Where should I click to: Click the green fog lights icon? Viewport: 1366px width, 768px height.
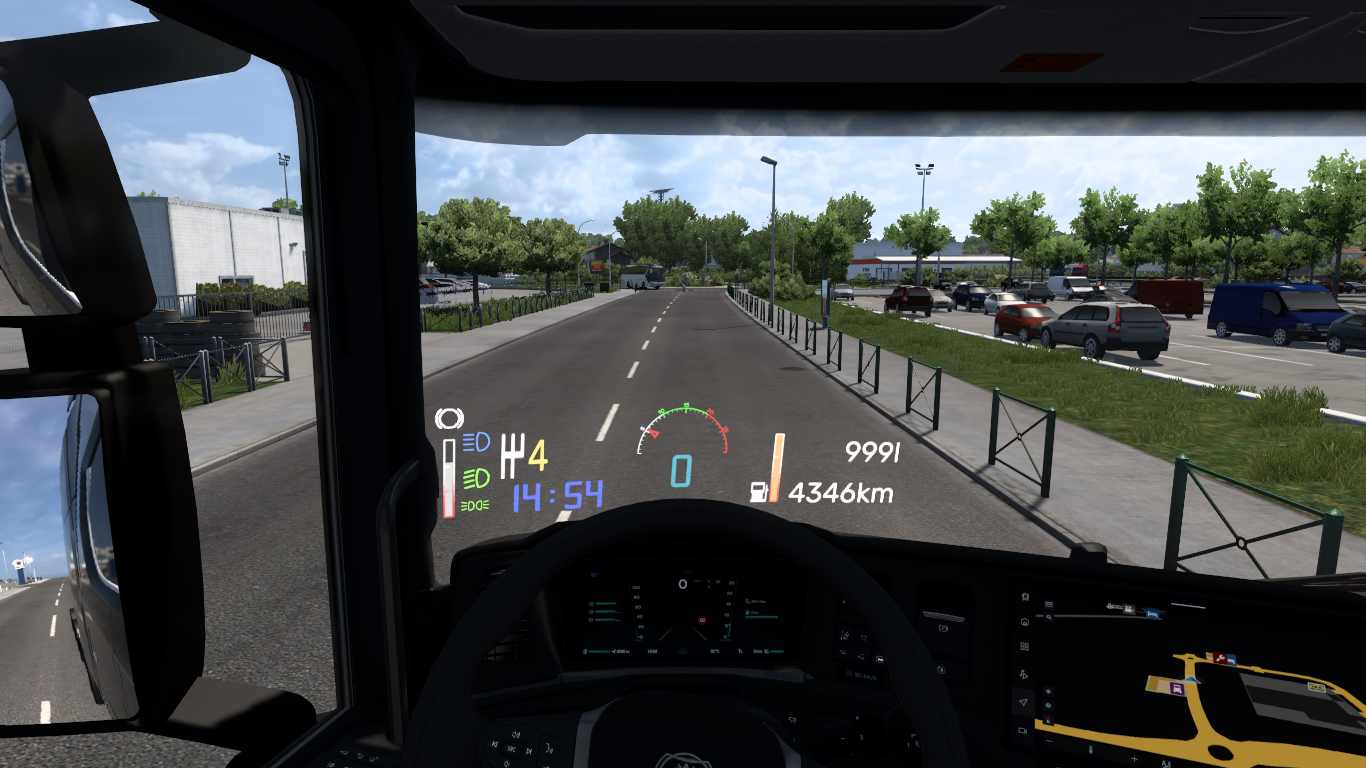pyautogui.click(x=475, y=505)
